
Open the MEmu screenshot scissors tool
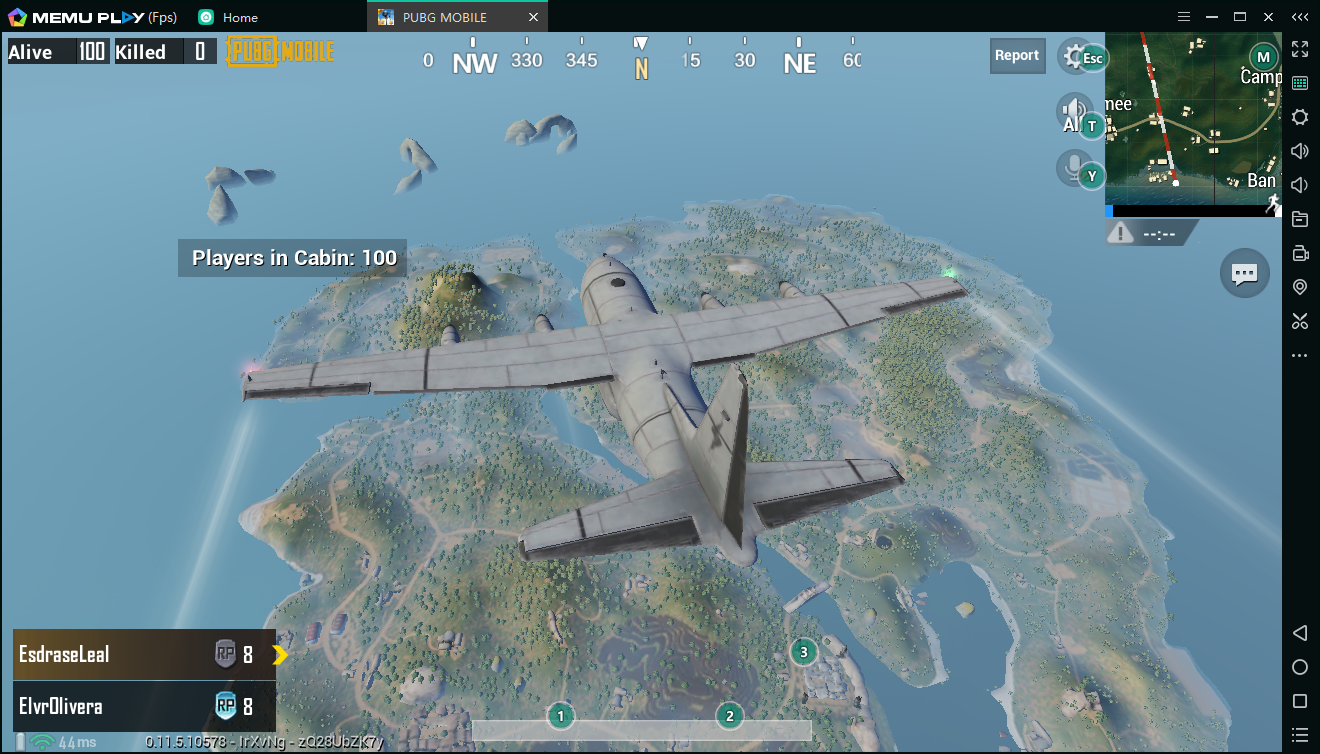pos(1300,321)
